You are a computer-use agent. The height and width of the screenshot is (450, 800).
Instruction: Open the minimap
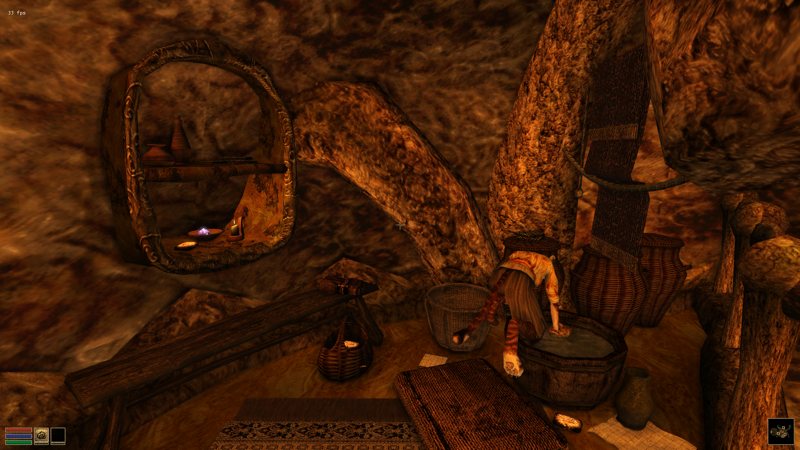coord(780,431)
